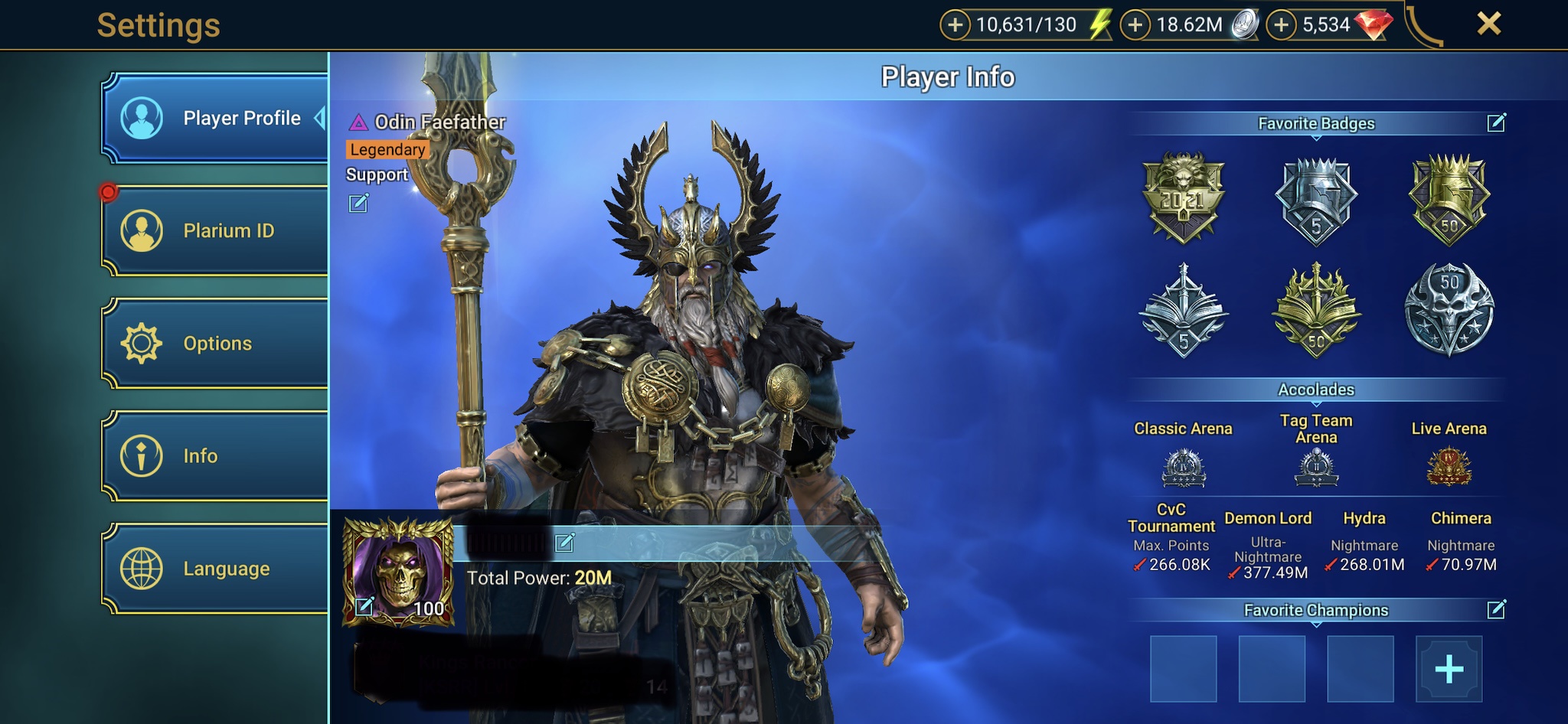Screen dimensions: 1568x724
Task: View the Live Arena accolade emblem
Action: point(1449,467)
